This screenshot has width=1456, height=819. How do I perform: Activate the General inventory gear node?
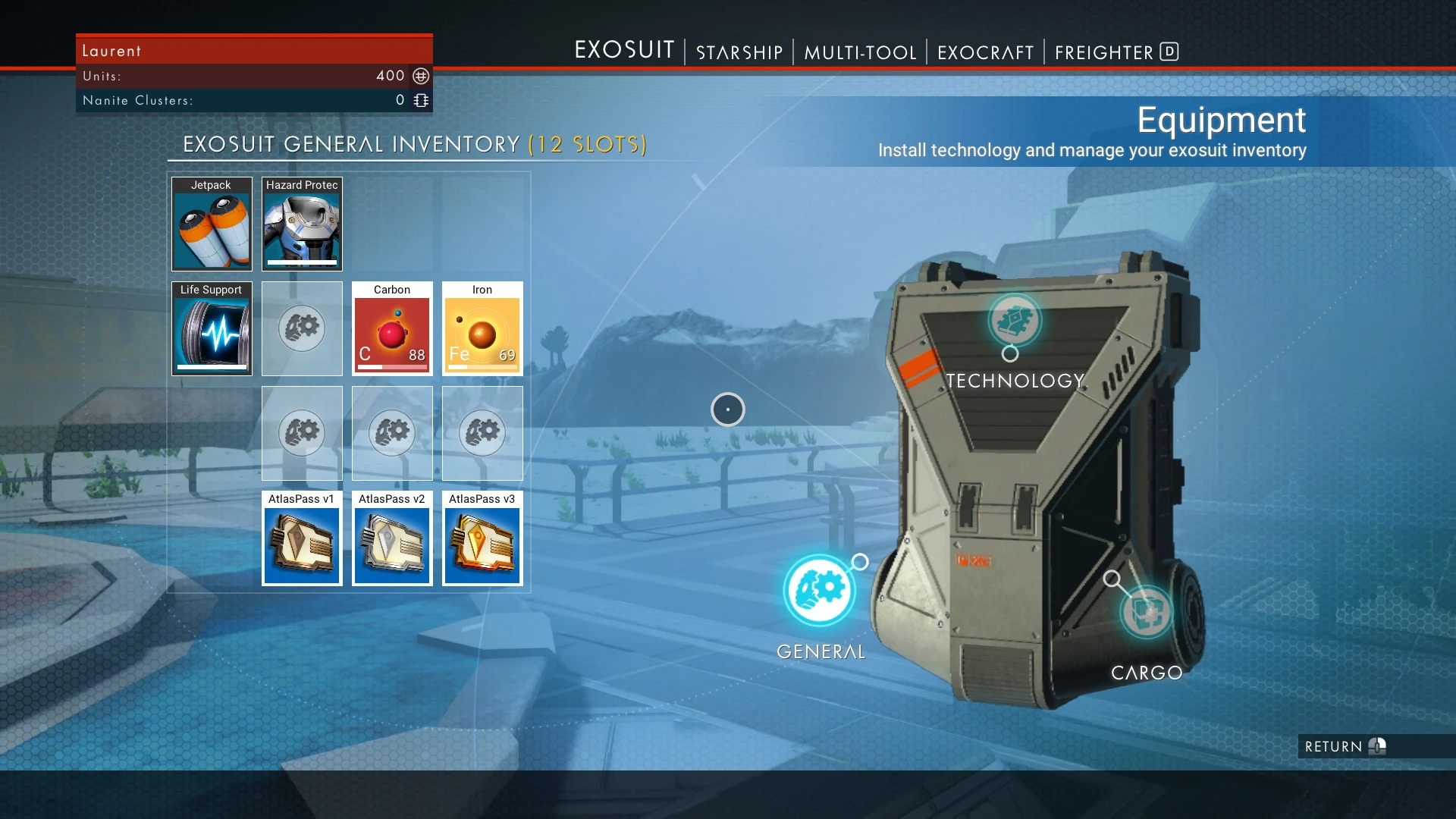[x=819, y=591]
